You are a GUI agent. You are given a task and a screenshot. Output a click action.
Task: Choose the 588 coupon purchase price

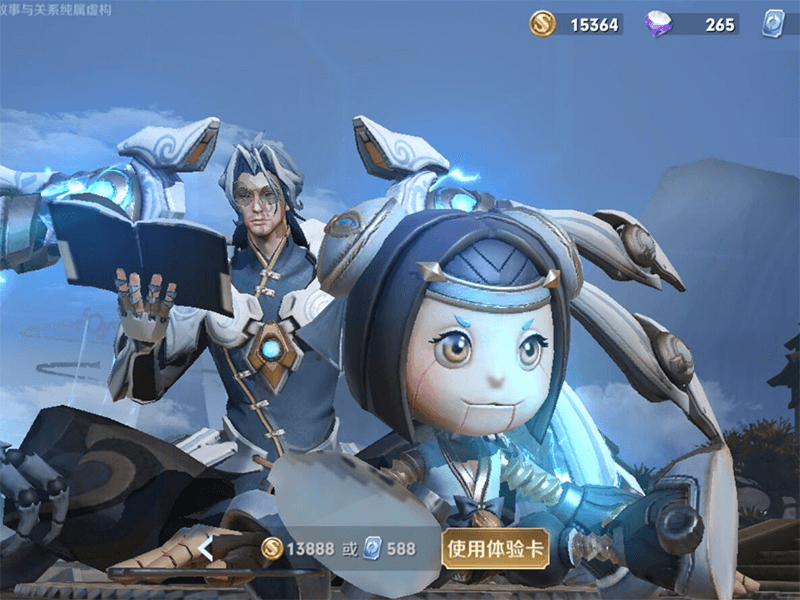[x=391, y=548]
